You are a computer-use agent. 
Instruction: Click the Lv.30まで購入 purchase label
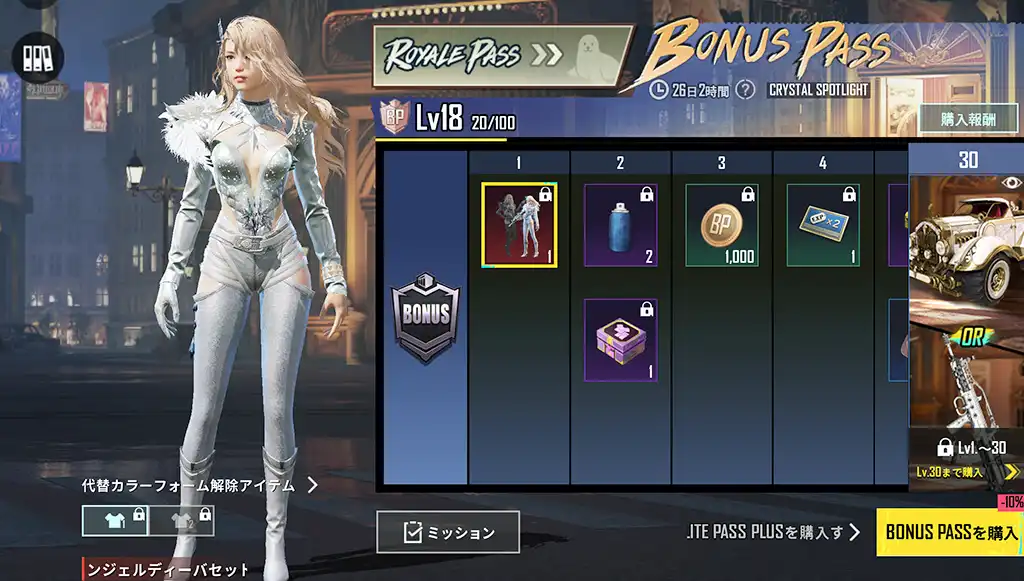tap(950, 471)
